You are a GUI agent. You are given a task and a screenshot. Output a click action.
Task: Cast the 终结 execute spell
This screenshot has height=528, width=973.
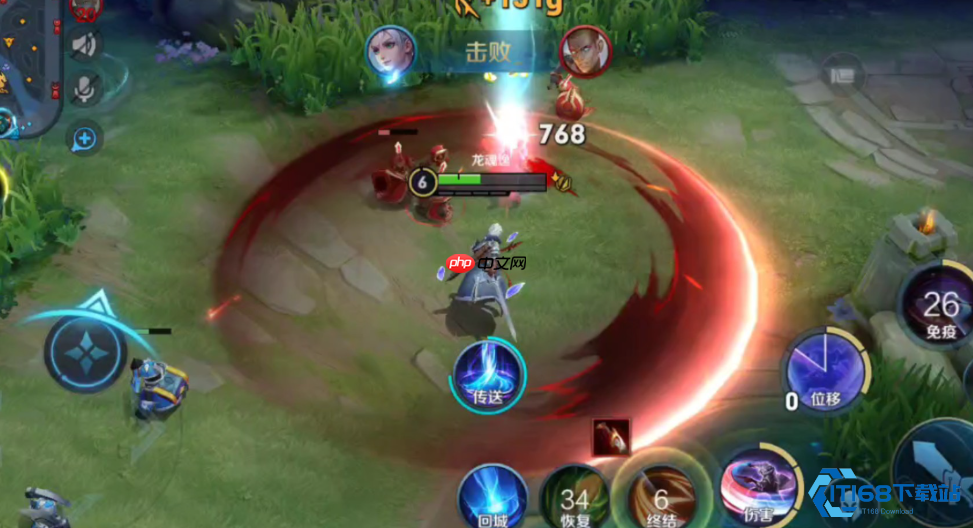pyautogui.click(x=660, y=497)
